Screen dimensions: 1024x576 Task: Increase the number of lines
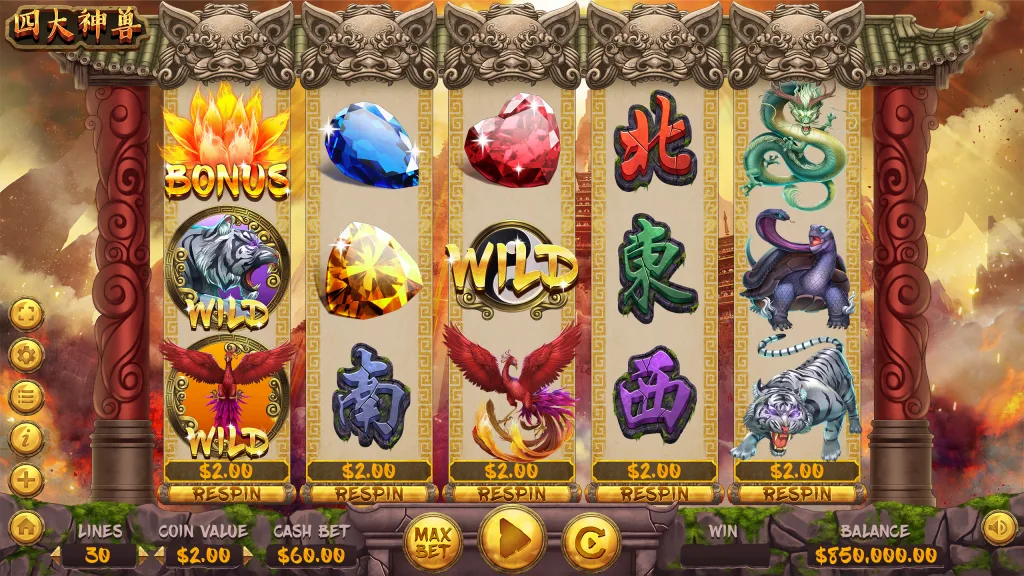click(142, 555)
